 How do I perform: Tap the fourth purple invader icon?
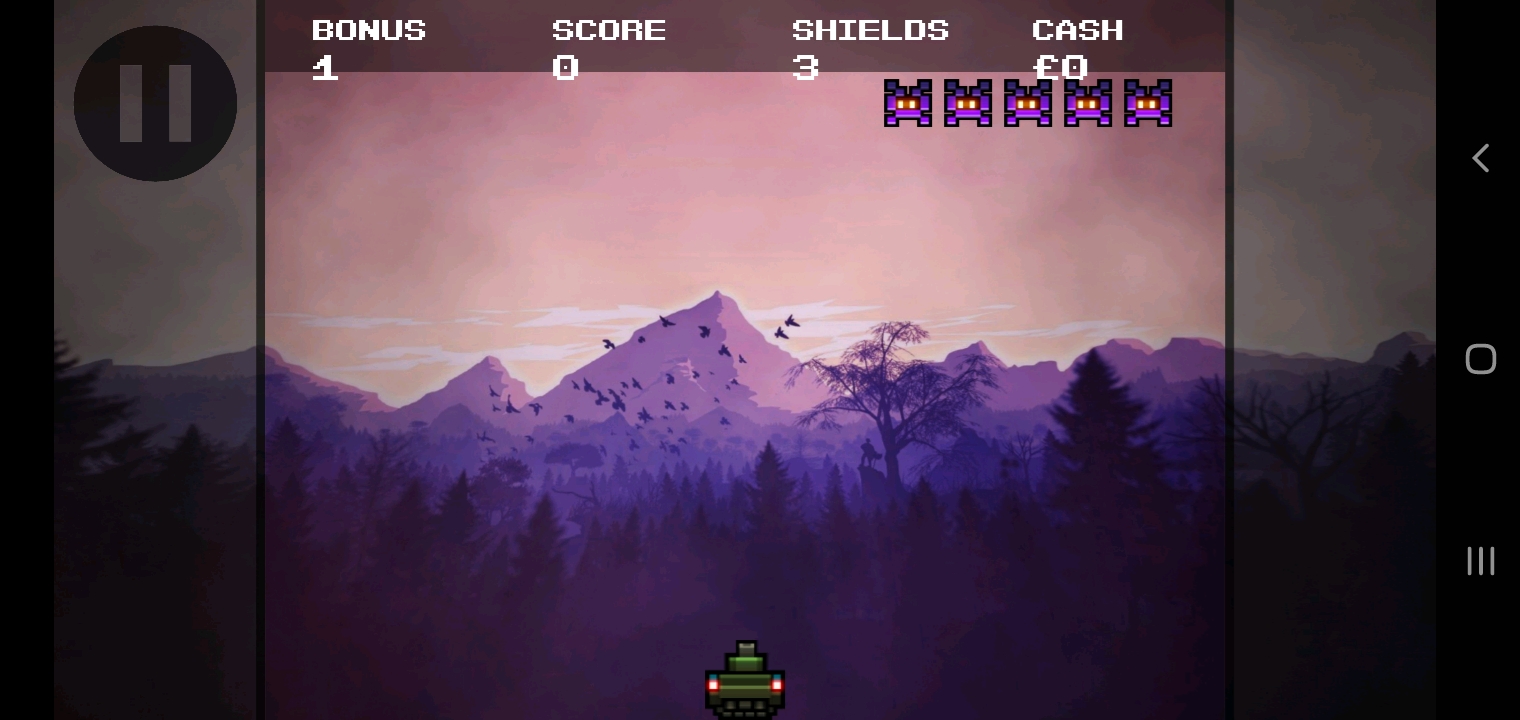[x=1088, y=103]
